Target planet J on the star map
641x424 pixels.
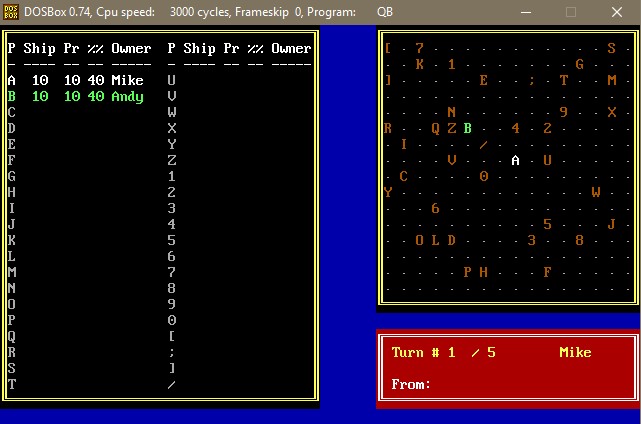[611, 224]
